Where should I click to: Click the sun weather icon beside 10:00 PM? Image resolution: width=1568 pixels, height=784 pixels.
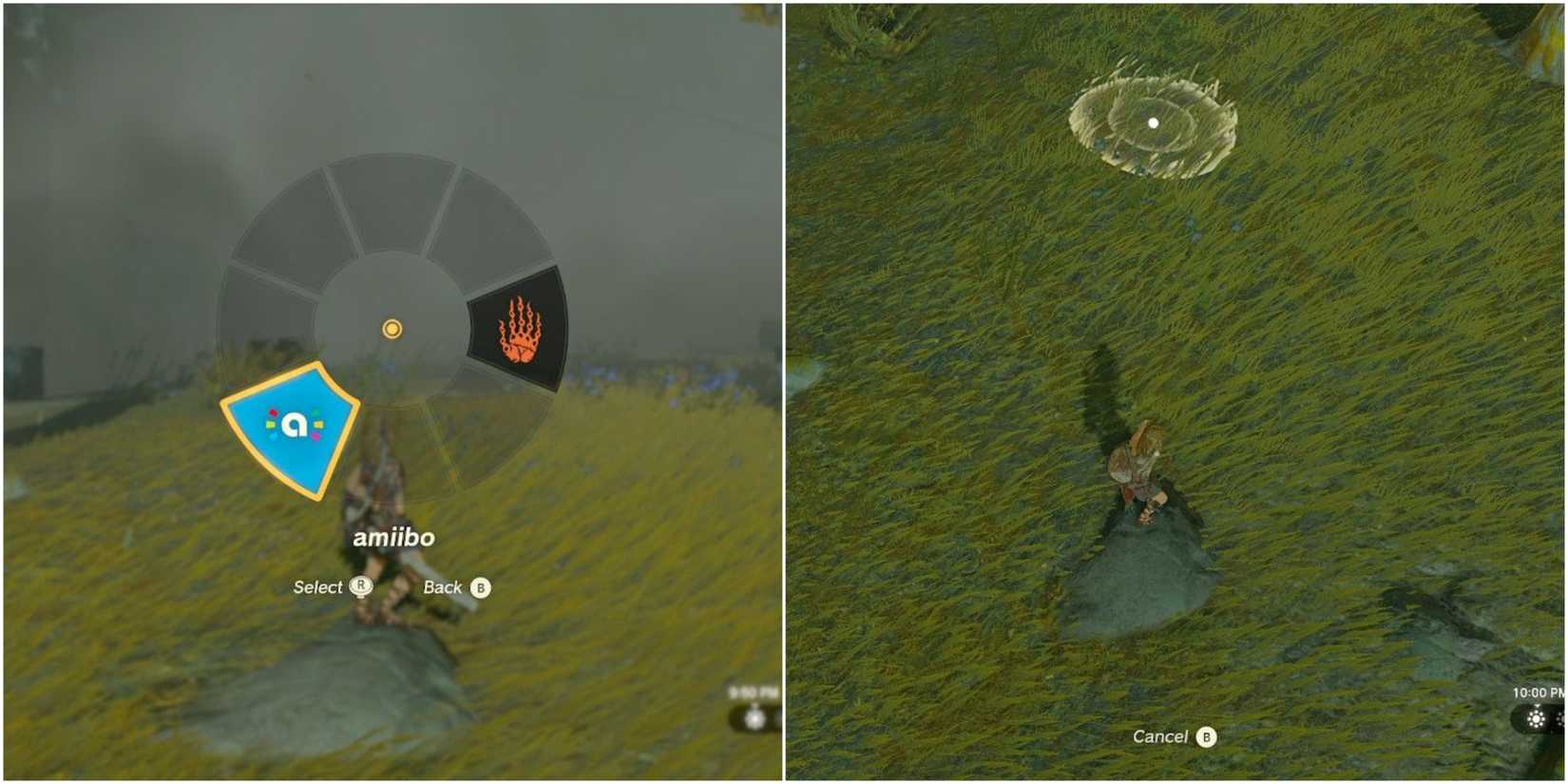tap(1537, 718)
